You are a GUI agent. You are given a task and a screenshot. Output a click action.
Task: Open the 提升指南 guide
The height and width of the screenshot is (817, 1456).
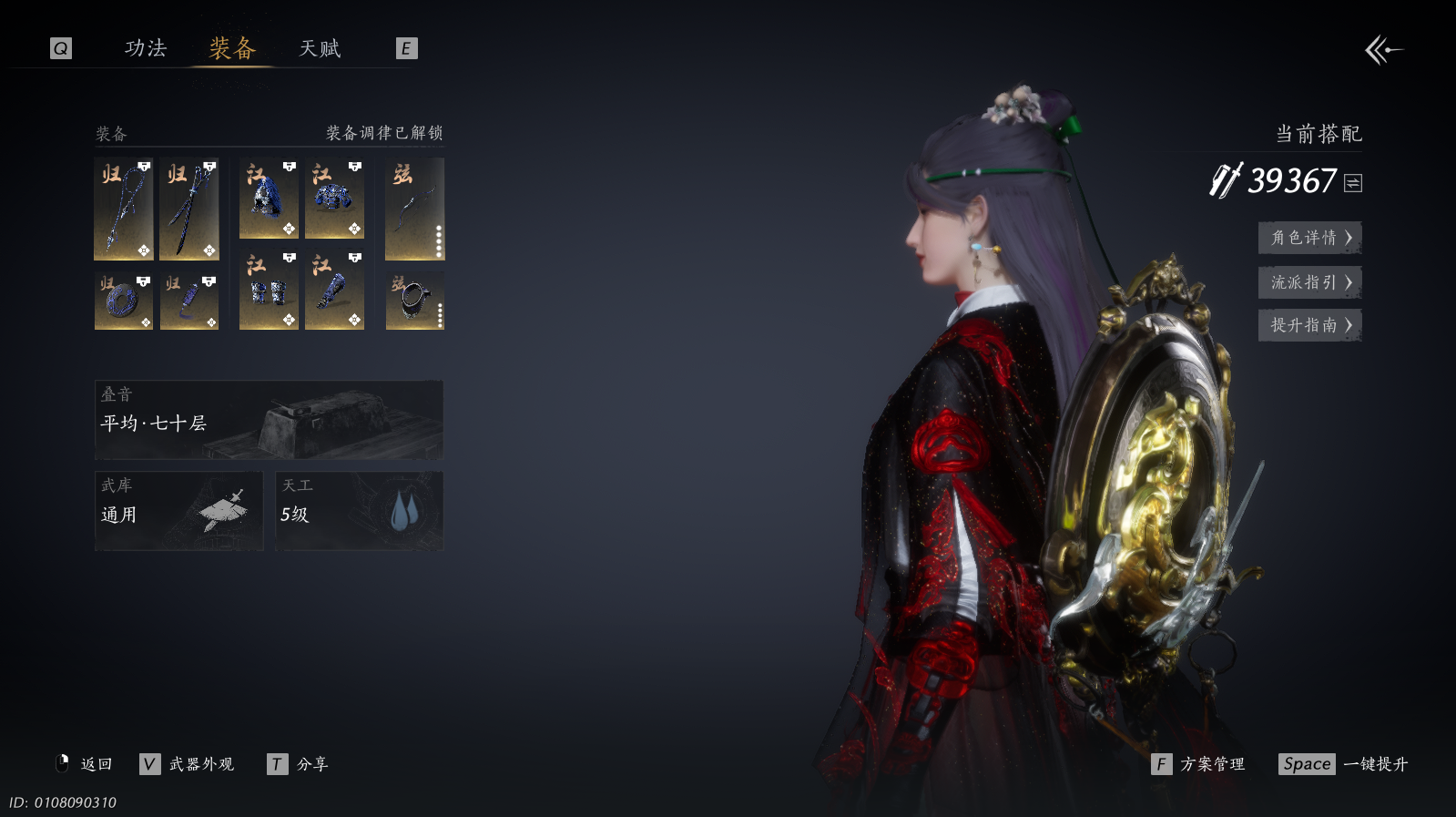tap(1309, 325)
